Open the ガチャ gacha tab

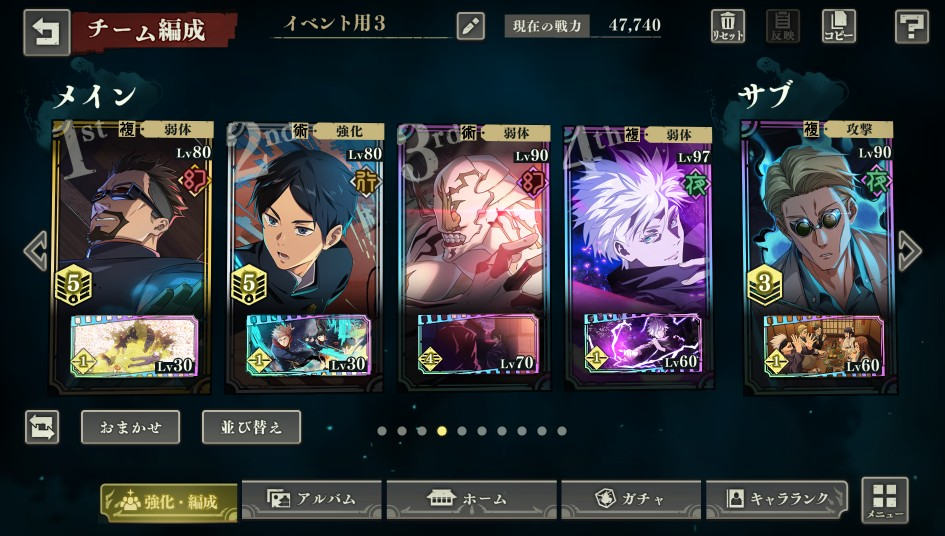(x=630, y=498)
